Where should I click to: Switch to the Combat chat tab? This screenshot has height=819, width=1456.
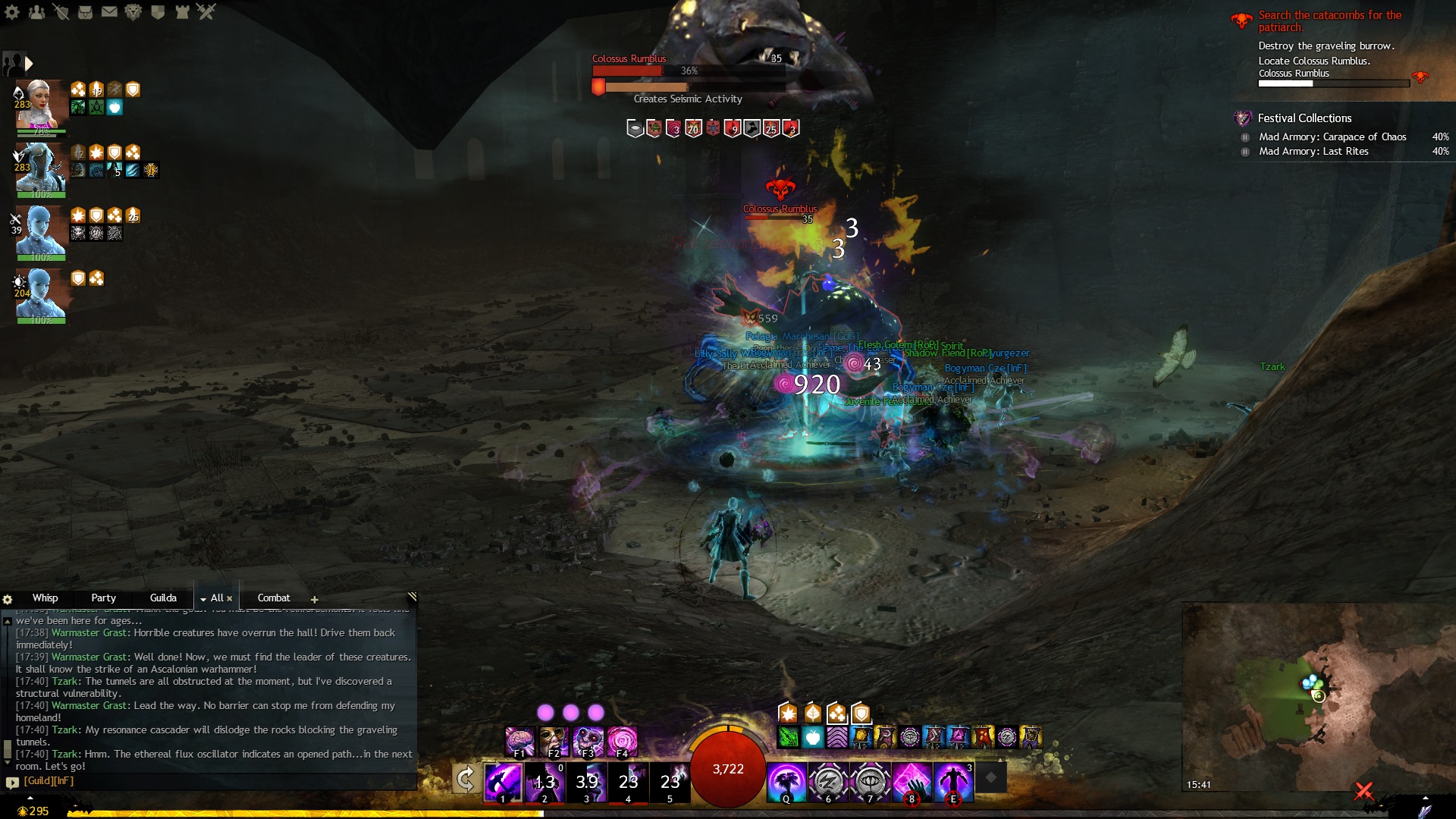[x=273, y=598]
